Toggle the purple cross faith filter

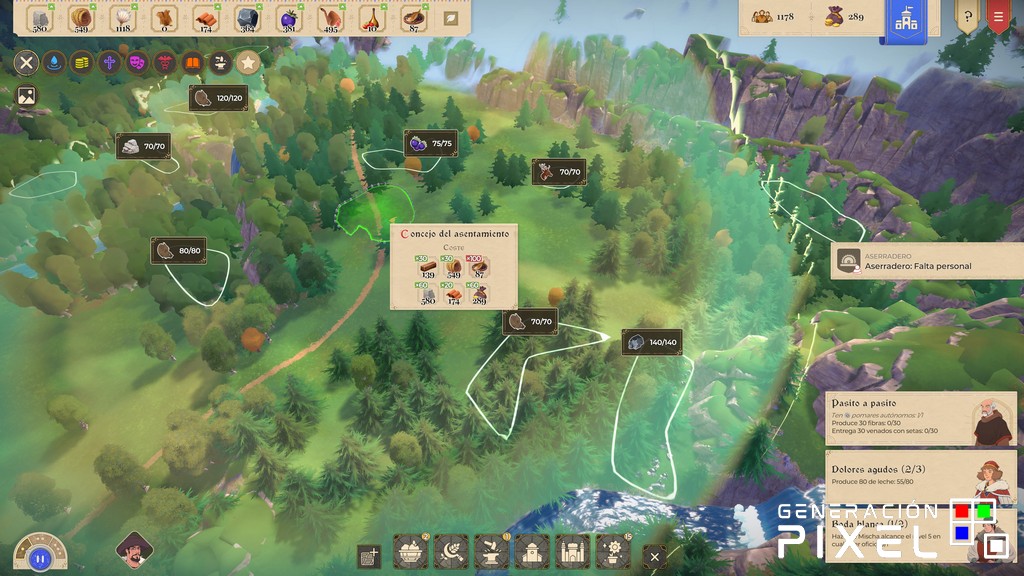[109, 63]
